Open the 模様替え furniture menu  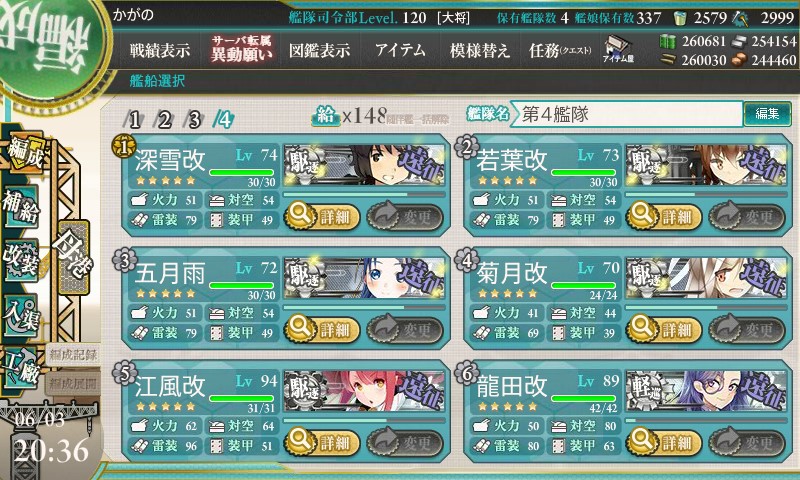pos(479,50)
